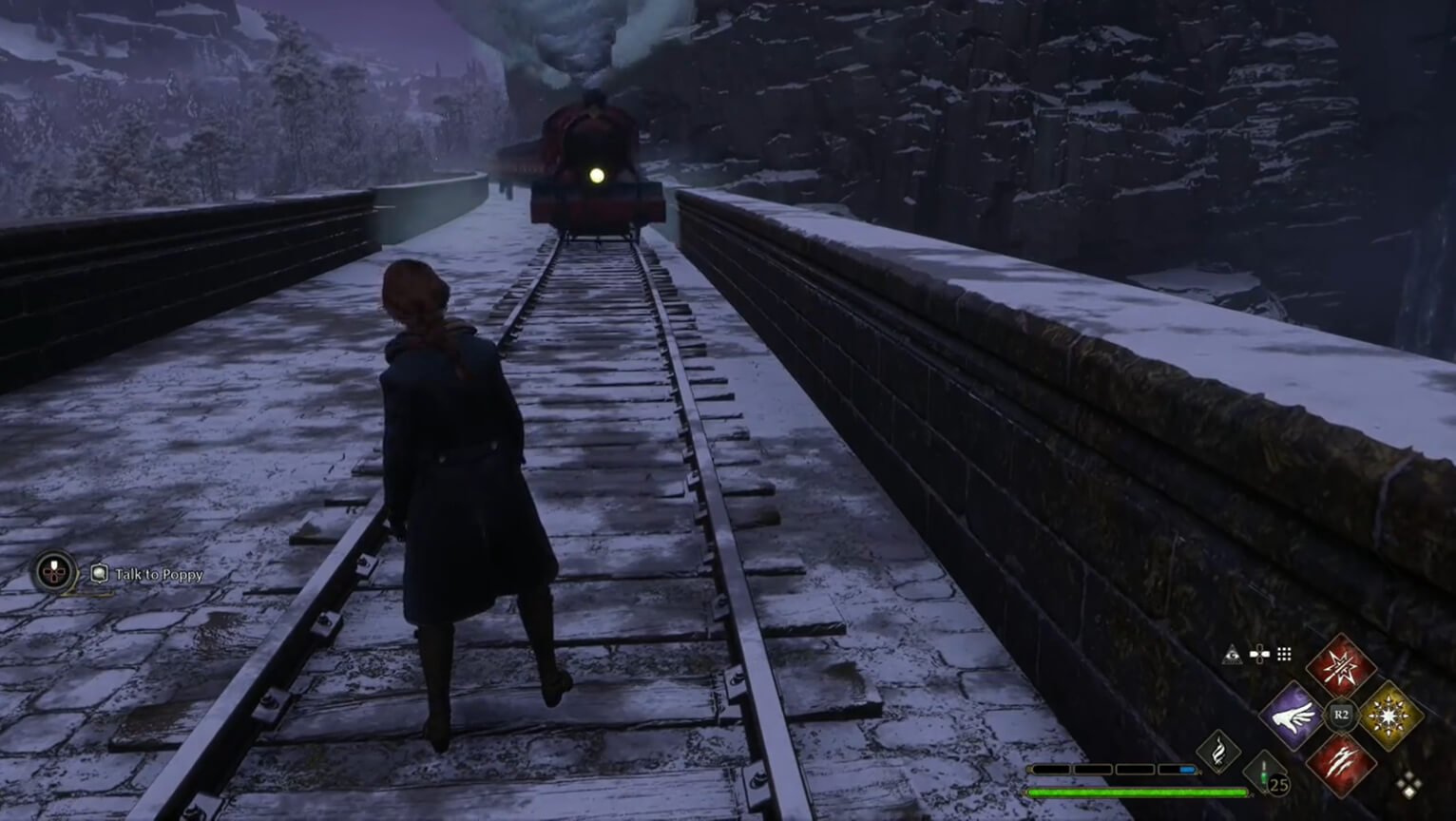The width and height of the screenshot is (1456, 821).
Task: Open the dotted grid icon
Action: [x=1284, y=654]
